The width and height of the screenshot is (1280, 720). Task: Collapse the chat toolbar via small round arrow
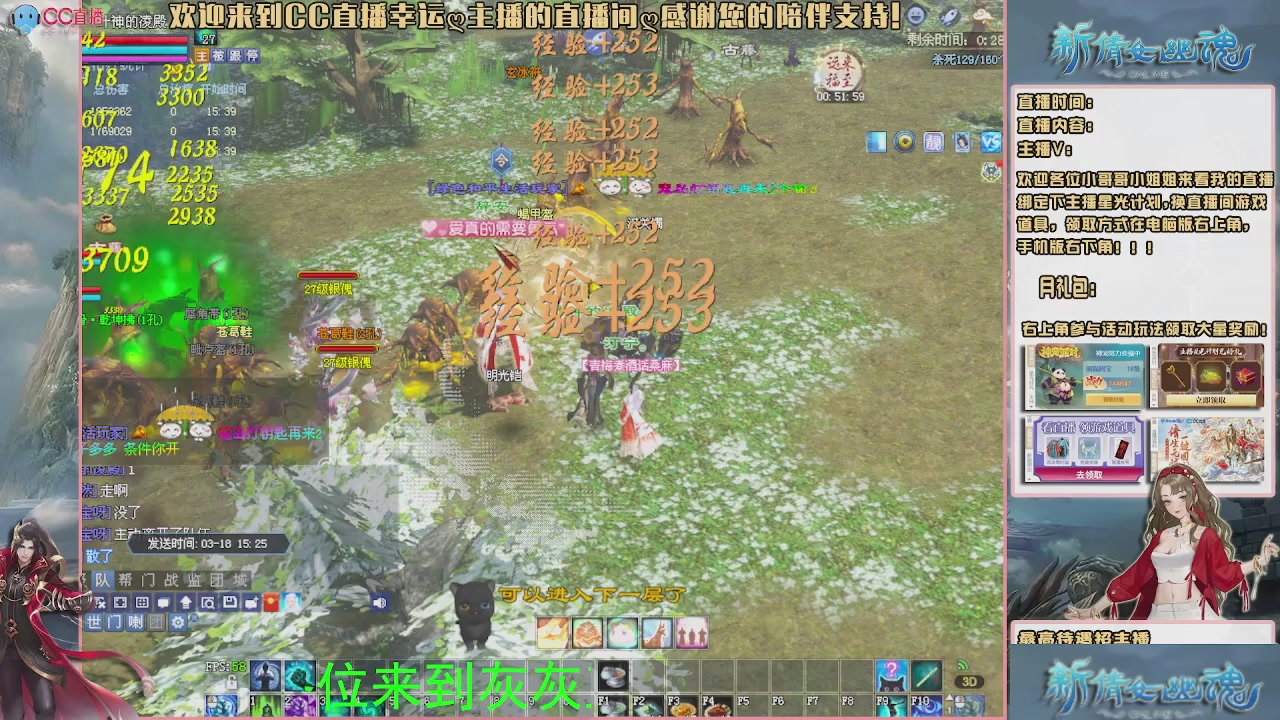(194, 617)
